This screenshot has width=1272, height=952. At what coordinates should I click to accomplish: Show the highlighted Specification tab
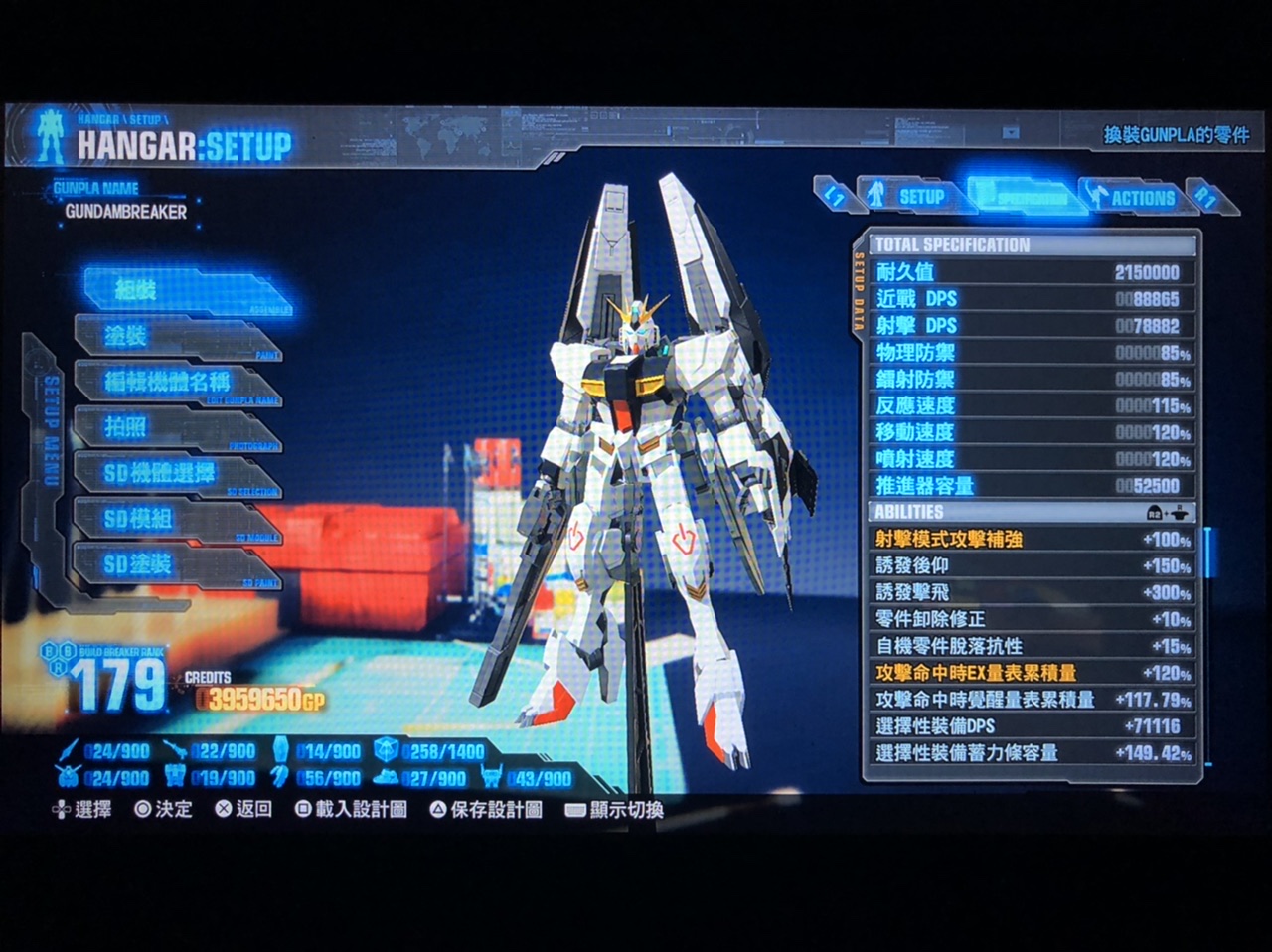[1024, 196]
